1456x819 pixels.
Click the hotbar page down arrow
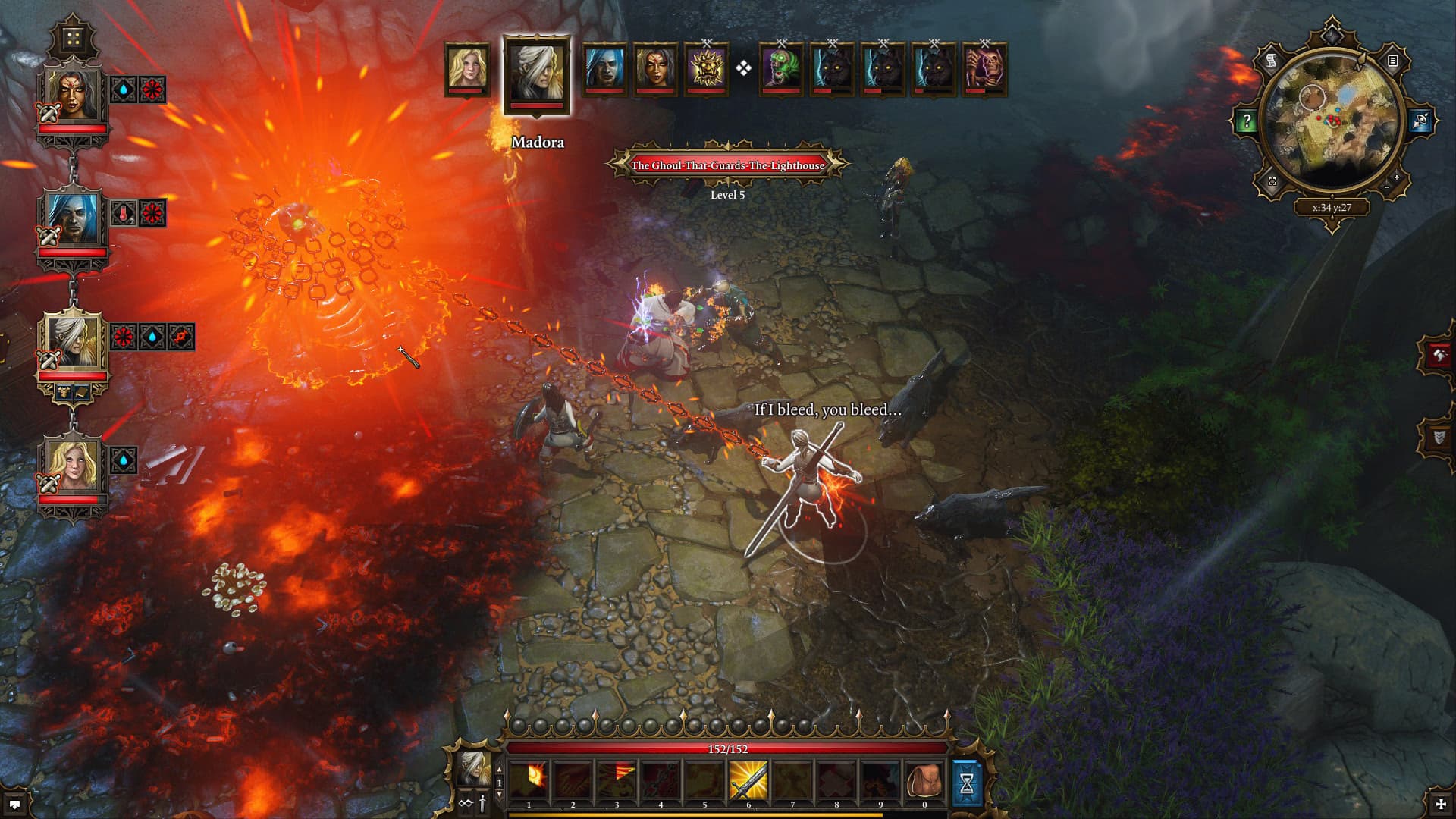(x=499, y=794)
